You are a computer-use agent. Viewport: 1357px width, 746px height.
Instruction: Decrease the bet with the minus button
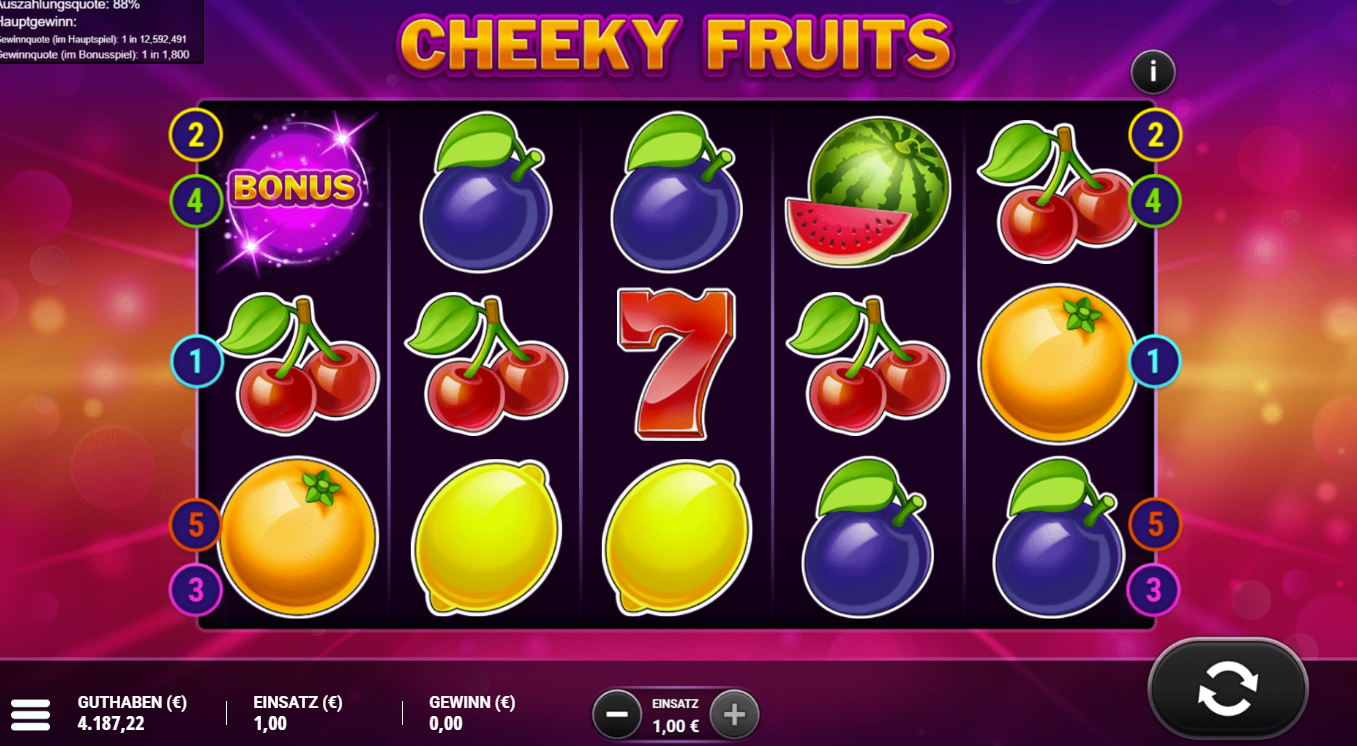(616, 714)
